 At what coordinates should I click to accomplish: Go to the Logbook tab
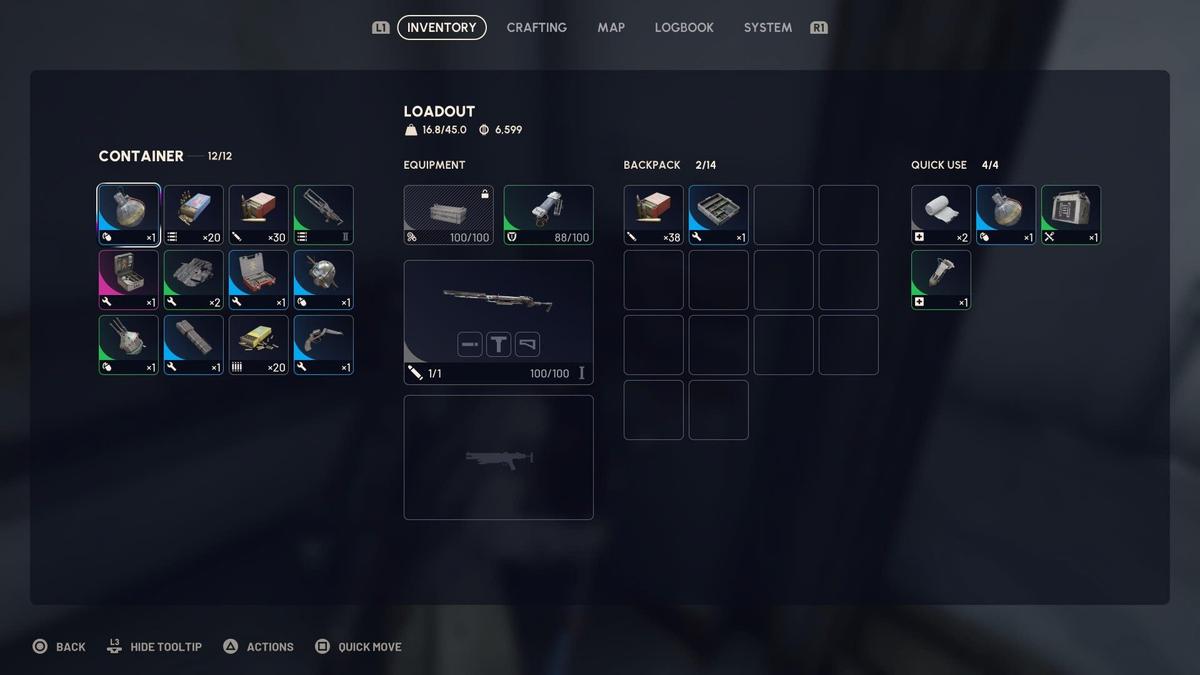[x=684, y=28]
